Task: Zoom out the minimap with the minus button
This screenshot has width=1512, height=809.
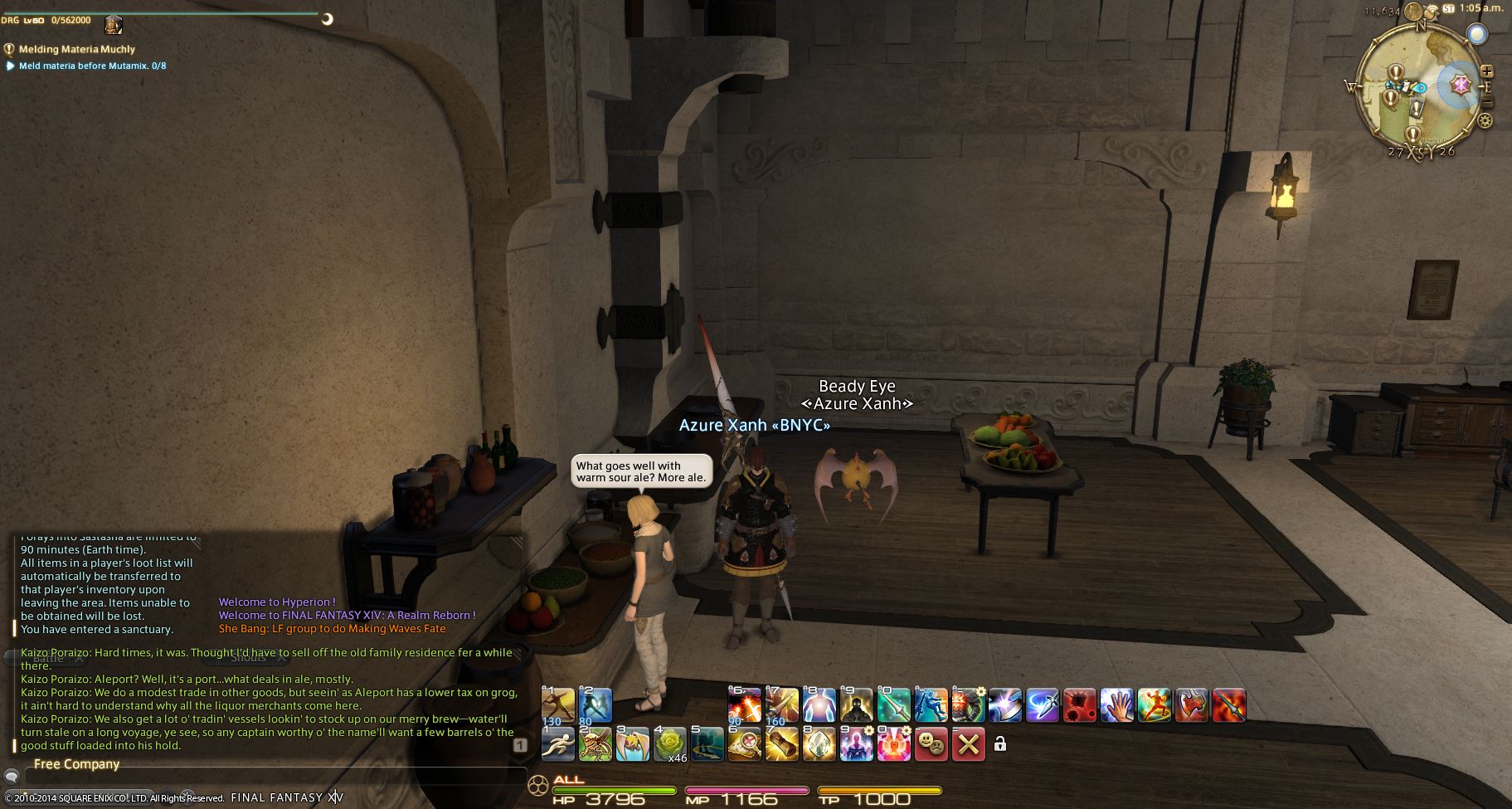Action: pos(1487,101)
